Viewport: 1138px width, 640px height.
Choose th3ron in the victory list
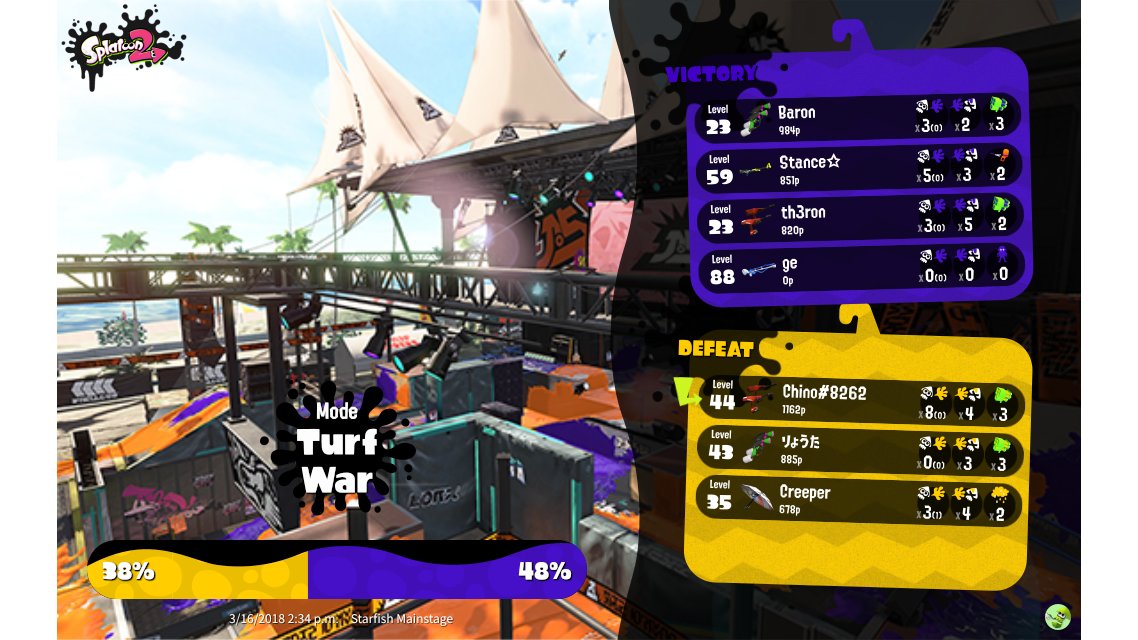(x=860, y=217)
